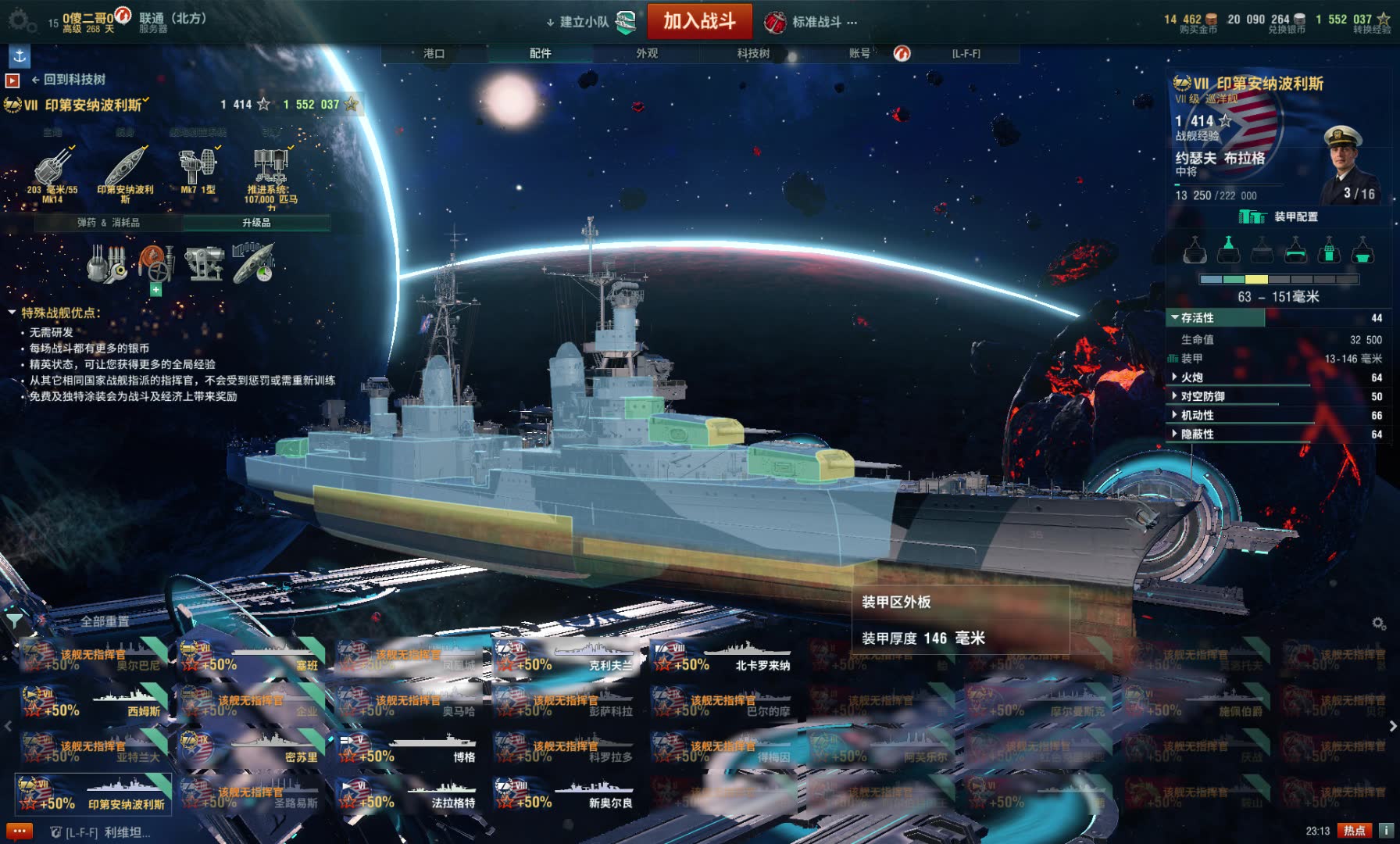Return via 回到科技树 back link

coord(68,79)
